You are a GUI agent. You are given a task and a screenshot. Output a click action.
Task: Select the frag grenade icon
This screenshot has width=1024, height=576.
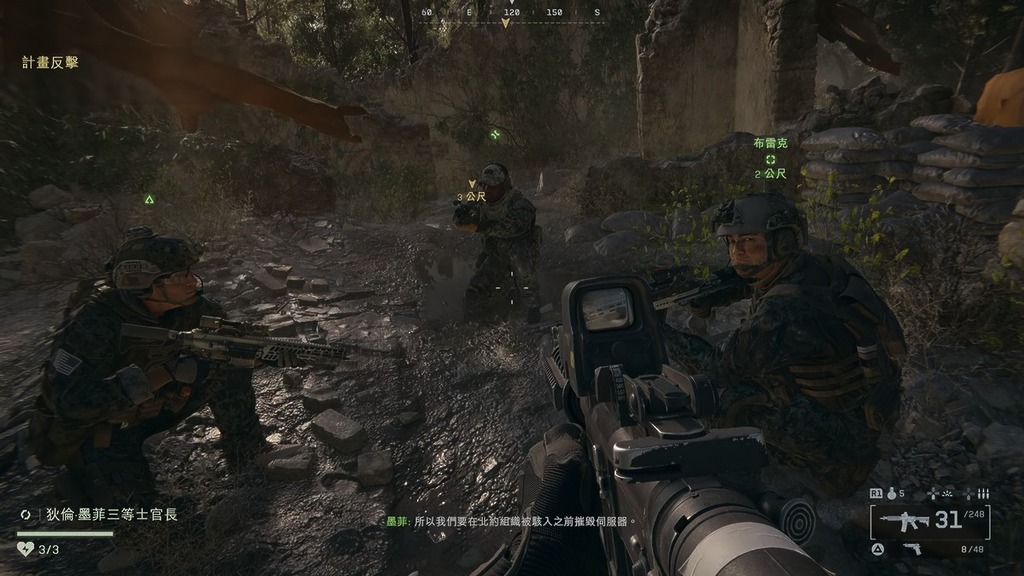[x=890, y=493]
